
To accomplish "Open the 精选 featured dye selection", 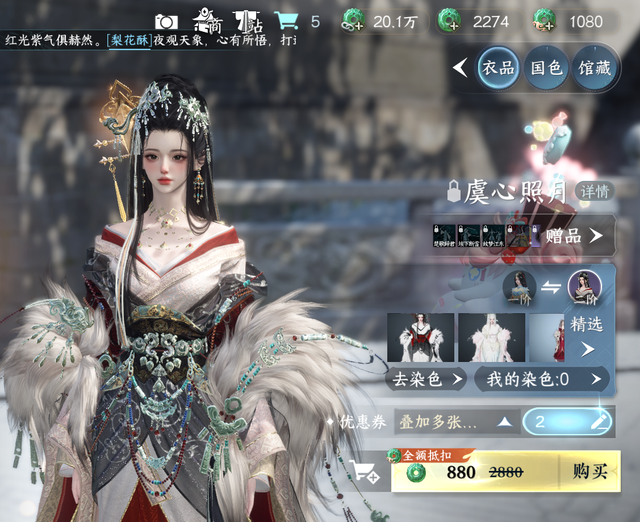I will 587,336.
